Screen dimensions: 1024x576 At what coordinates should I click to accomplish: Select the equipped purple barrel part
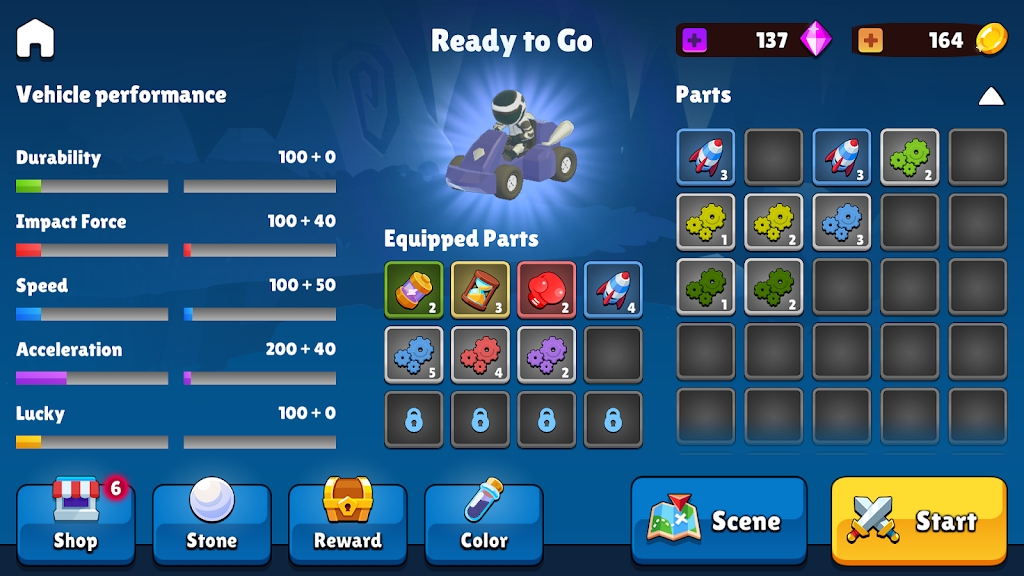[x=414, y=290]
